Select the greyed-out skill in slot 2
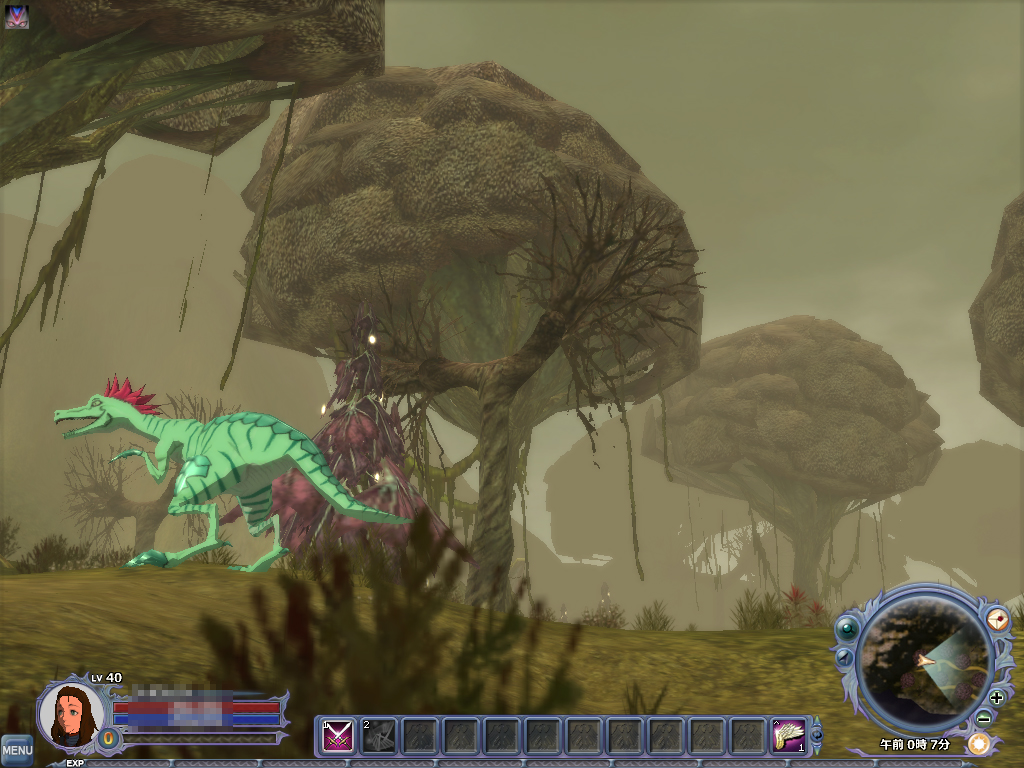 [378, 736]
